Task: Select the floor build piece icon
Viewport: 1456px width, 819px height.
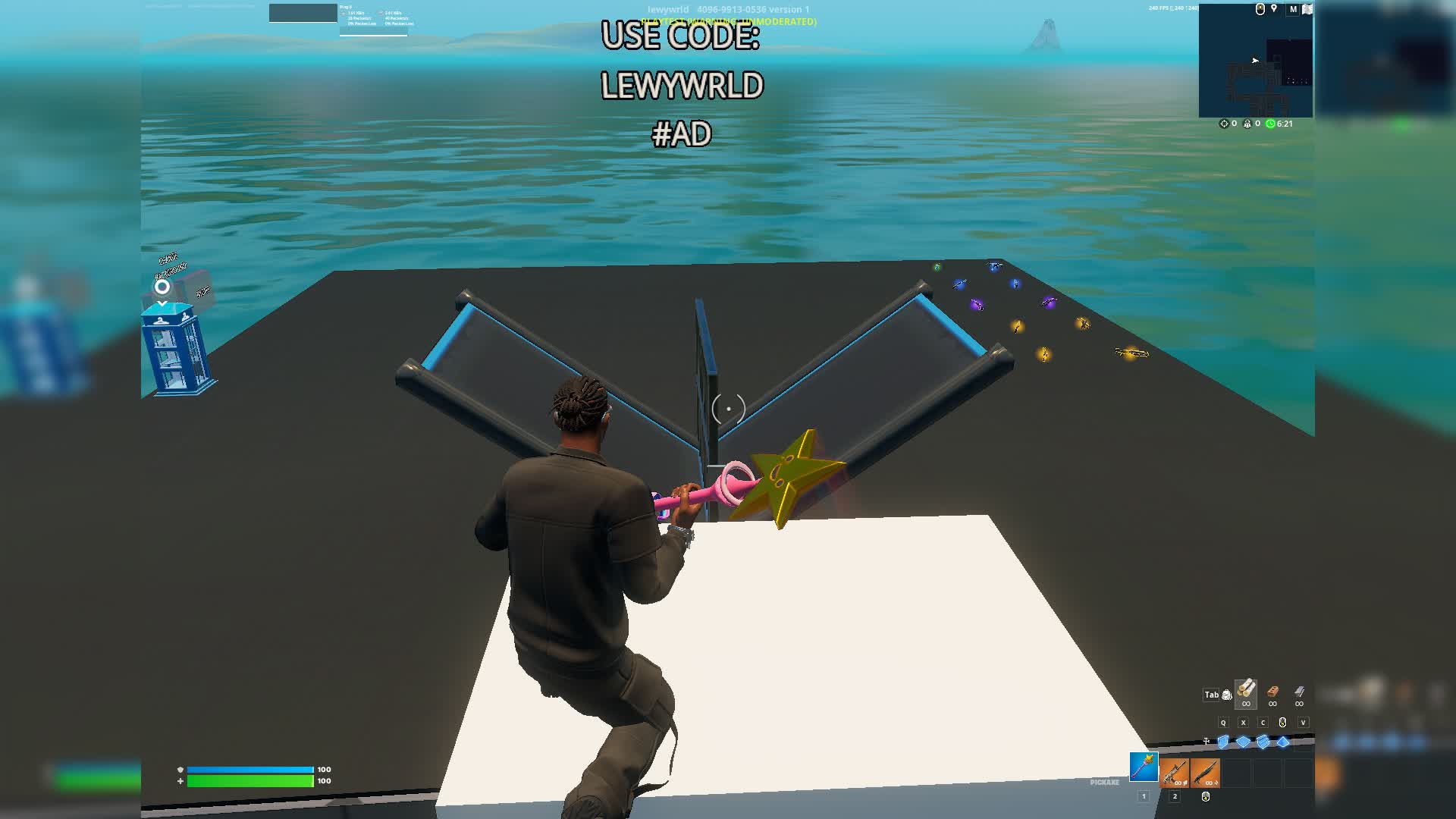Action: 1244,742
